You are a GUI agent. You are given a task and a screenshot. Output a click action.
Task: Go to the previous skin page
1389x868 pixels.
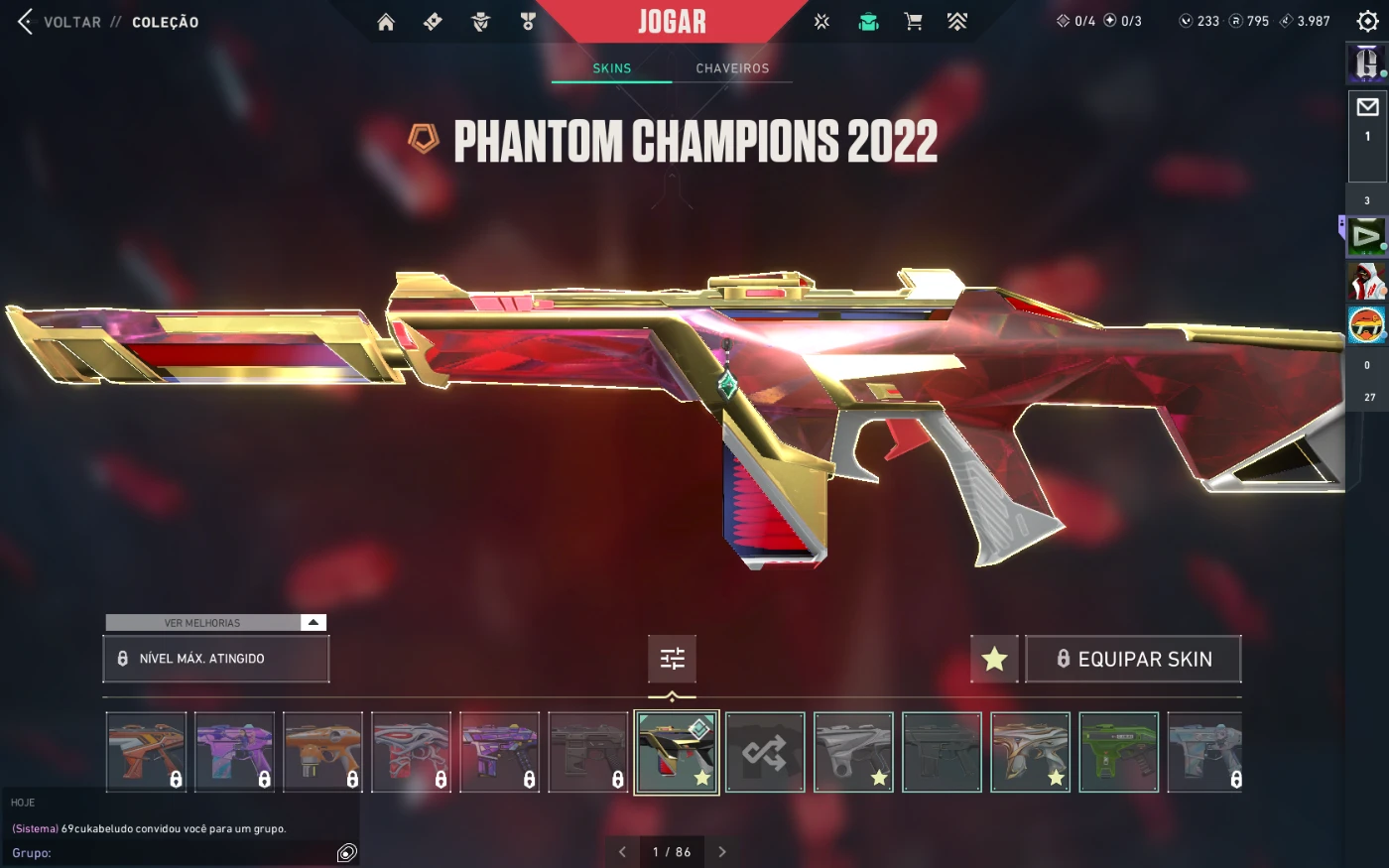coord(622,852)
